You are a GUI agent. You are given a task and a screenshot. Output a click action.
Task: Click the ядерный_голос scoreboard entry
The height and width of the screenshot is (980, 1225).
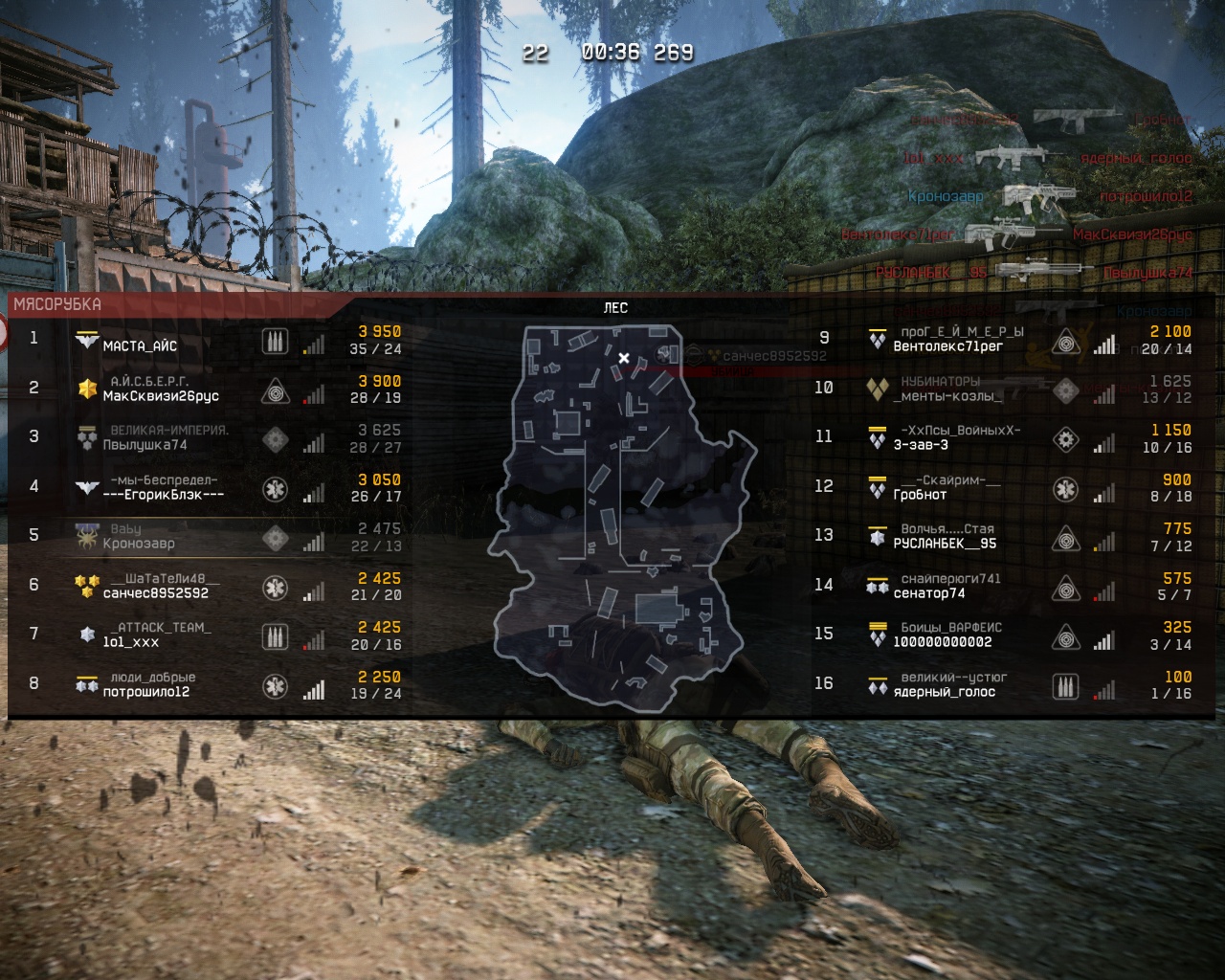tap(944, 692)
